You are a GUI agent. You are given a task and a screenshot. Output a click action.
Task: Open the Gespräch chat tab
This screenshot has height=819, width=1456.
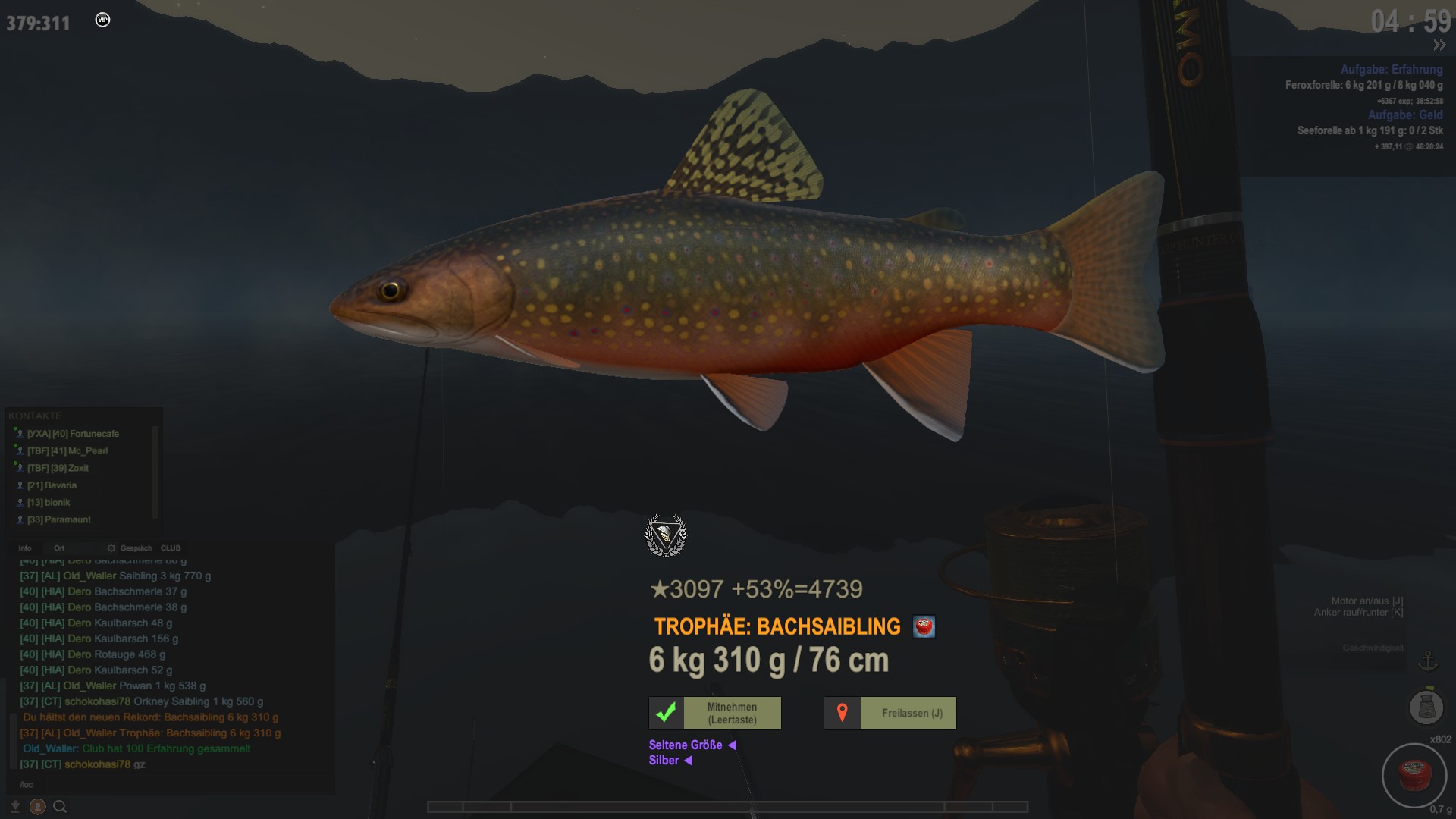(x=136, y=548)
